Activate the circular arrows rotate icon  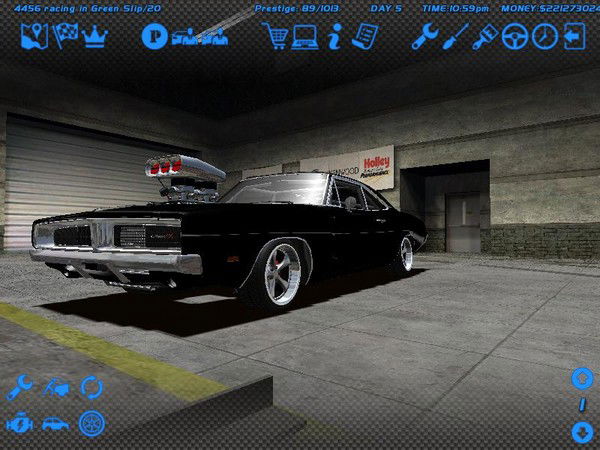[x=92, y=386]
